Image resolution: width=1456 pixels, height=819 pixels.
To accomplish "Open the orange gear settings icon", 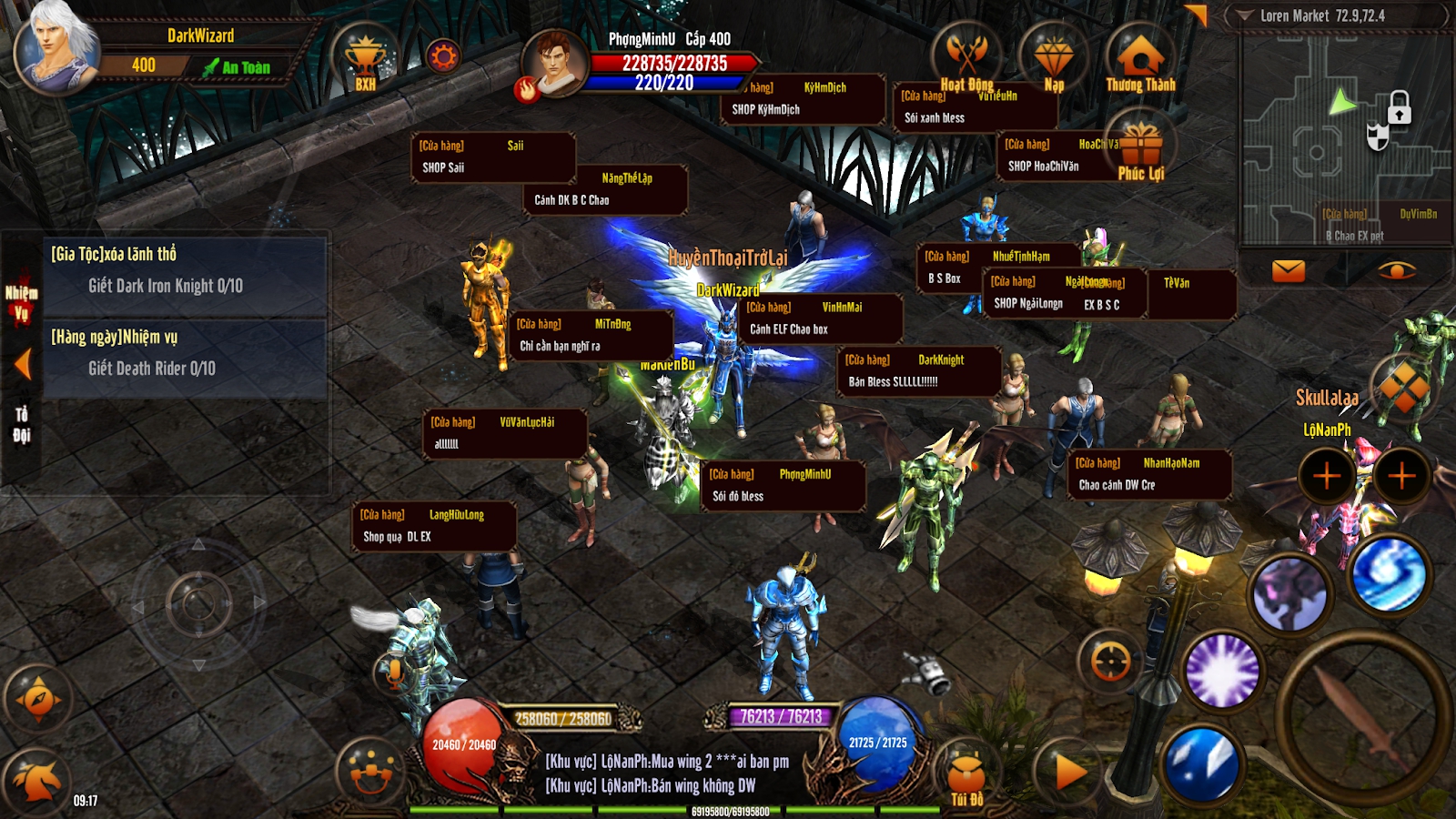I will coord(443,57).
